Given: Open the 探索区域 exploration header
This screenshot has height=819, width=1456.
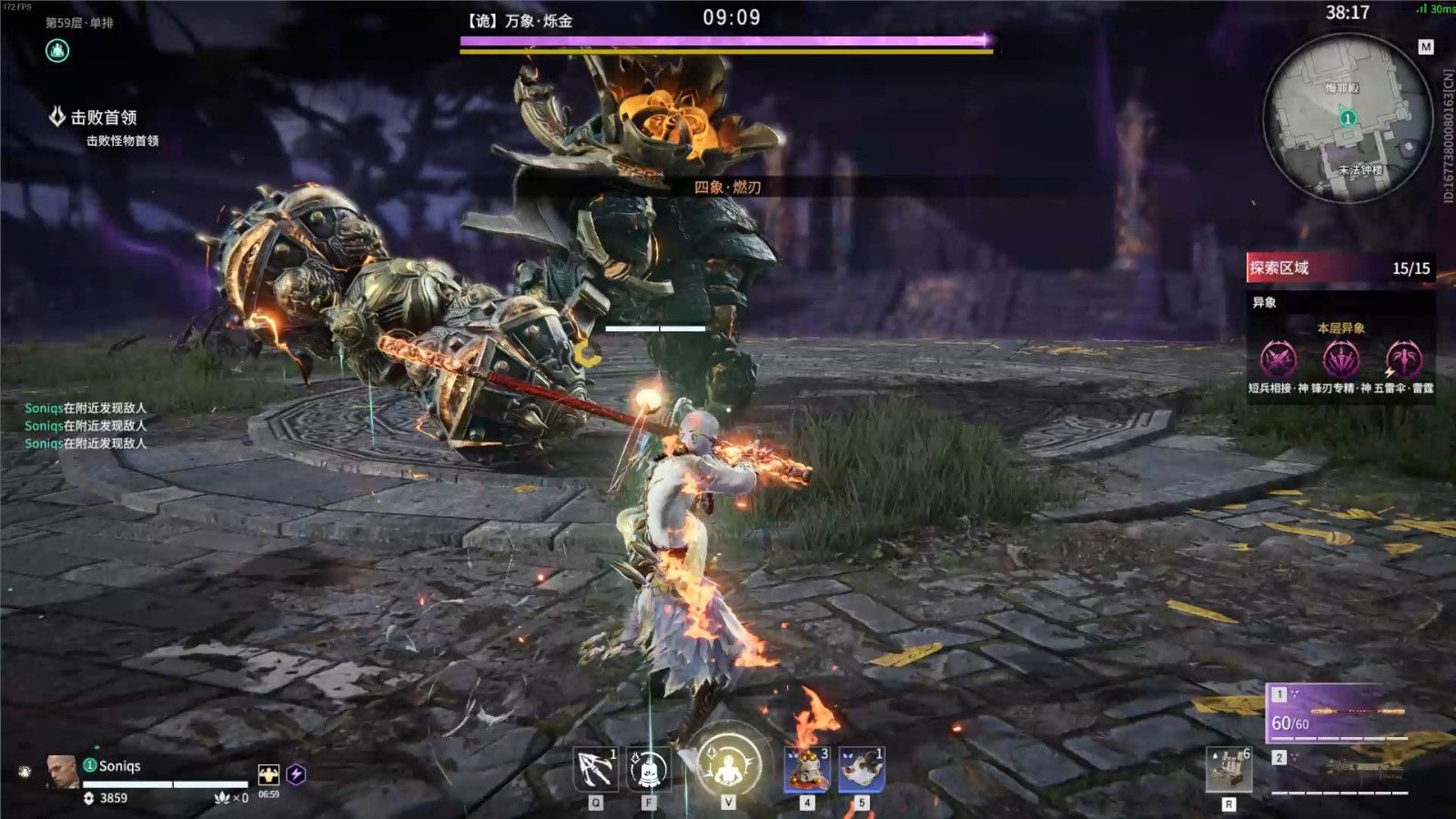Looking at the screenshot, I should coord(1340,268).
